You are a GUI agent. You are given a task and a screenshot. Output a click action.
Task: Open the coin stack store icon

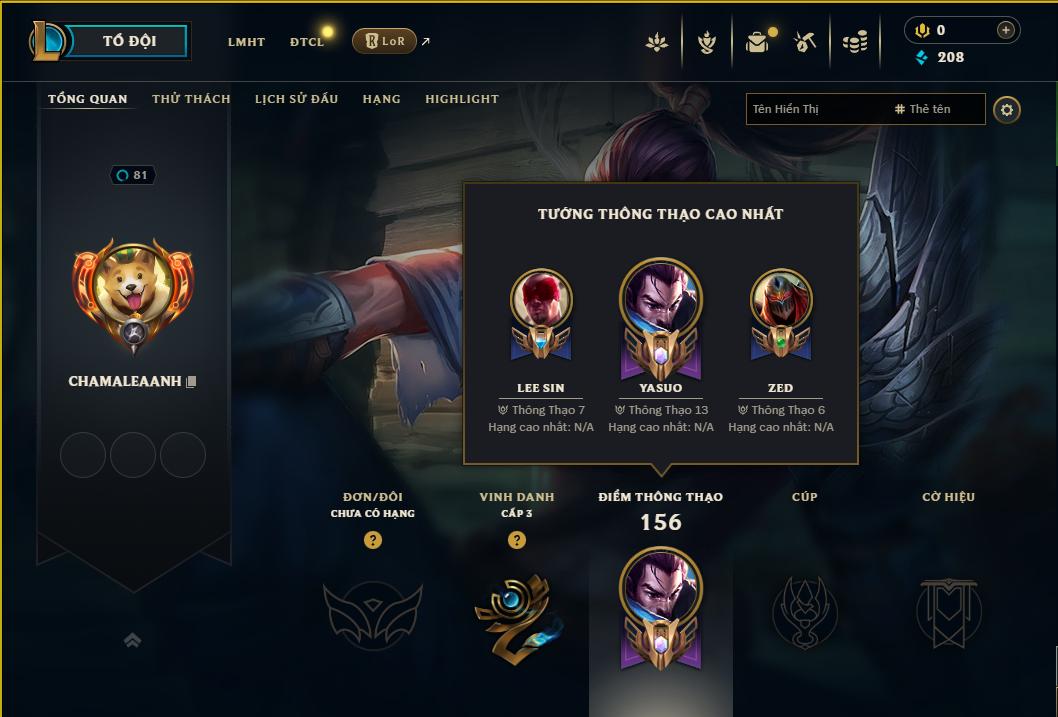(854, 42)
